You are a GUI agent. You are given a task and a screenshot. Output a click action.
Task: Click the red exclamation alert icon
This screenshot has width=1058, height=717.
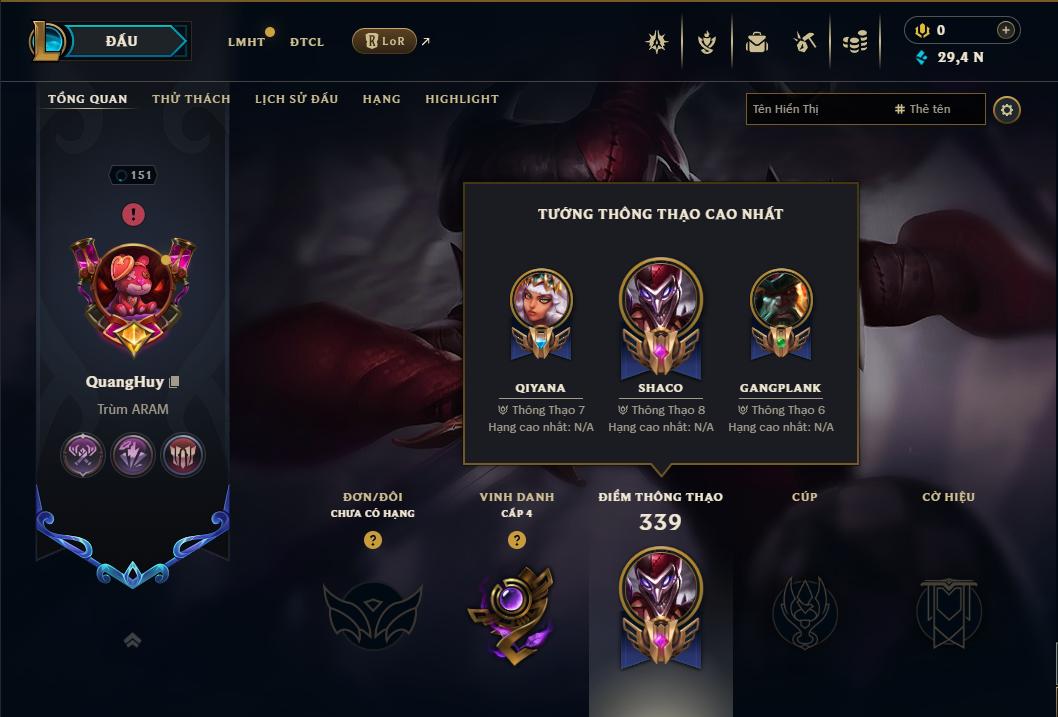click(x=133, y=214)
